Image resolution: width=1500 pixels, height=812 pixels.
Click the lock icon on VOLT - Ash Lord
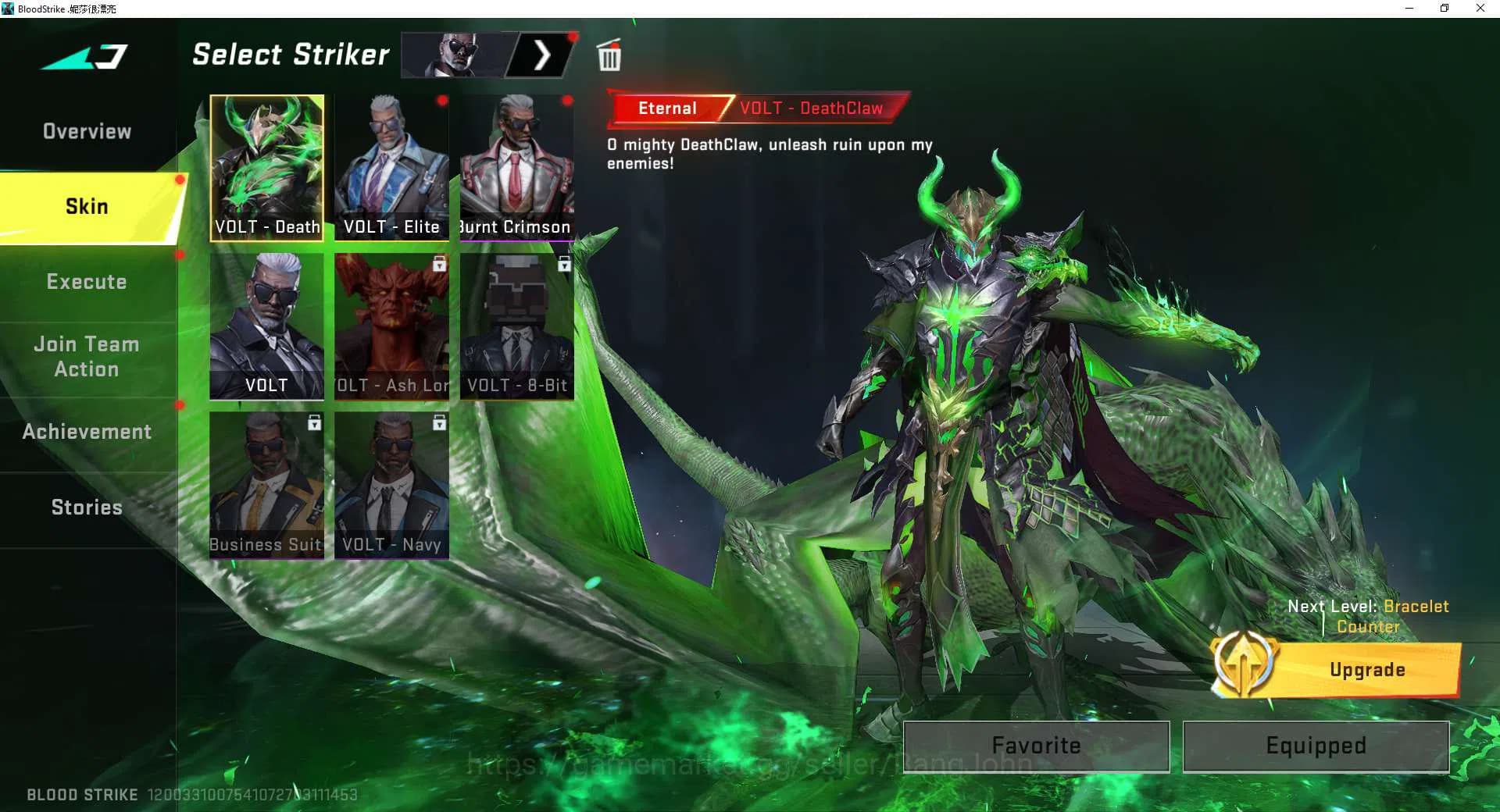(440, 265)
